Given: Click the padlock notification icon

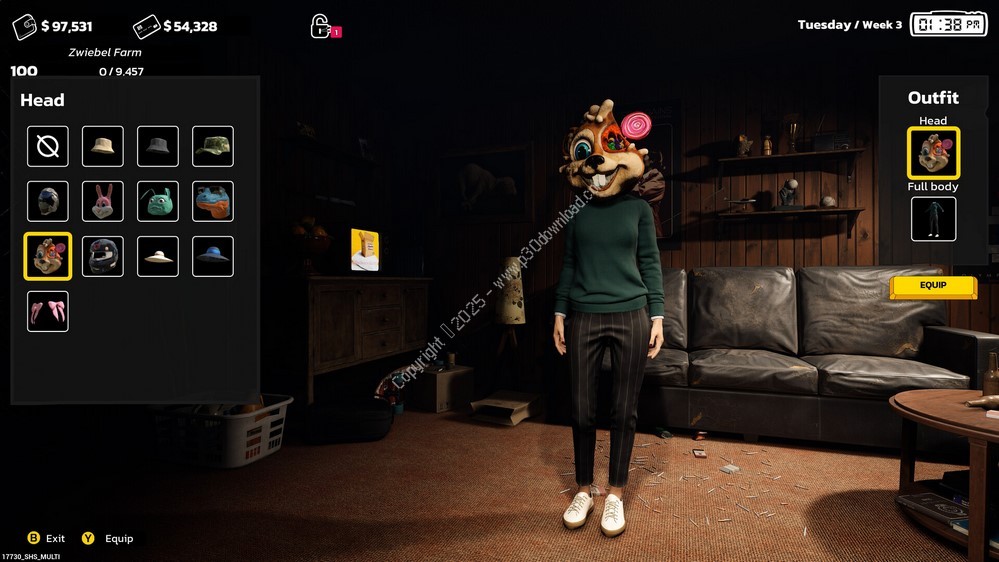Looking at the screenshot, I should pos(321,26).
